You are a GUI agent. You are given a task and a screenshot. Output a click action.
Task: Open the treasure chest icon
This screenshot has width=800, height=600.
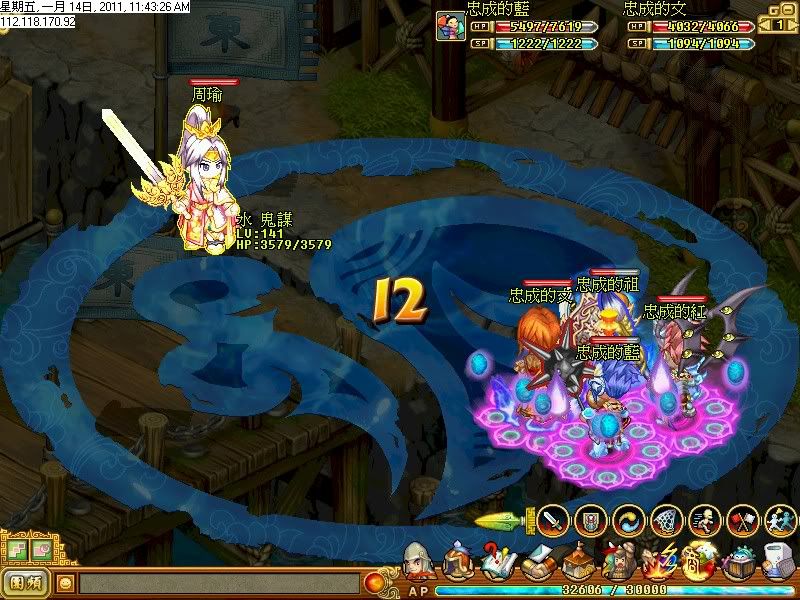[x=740, y=562]
